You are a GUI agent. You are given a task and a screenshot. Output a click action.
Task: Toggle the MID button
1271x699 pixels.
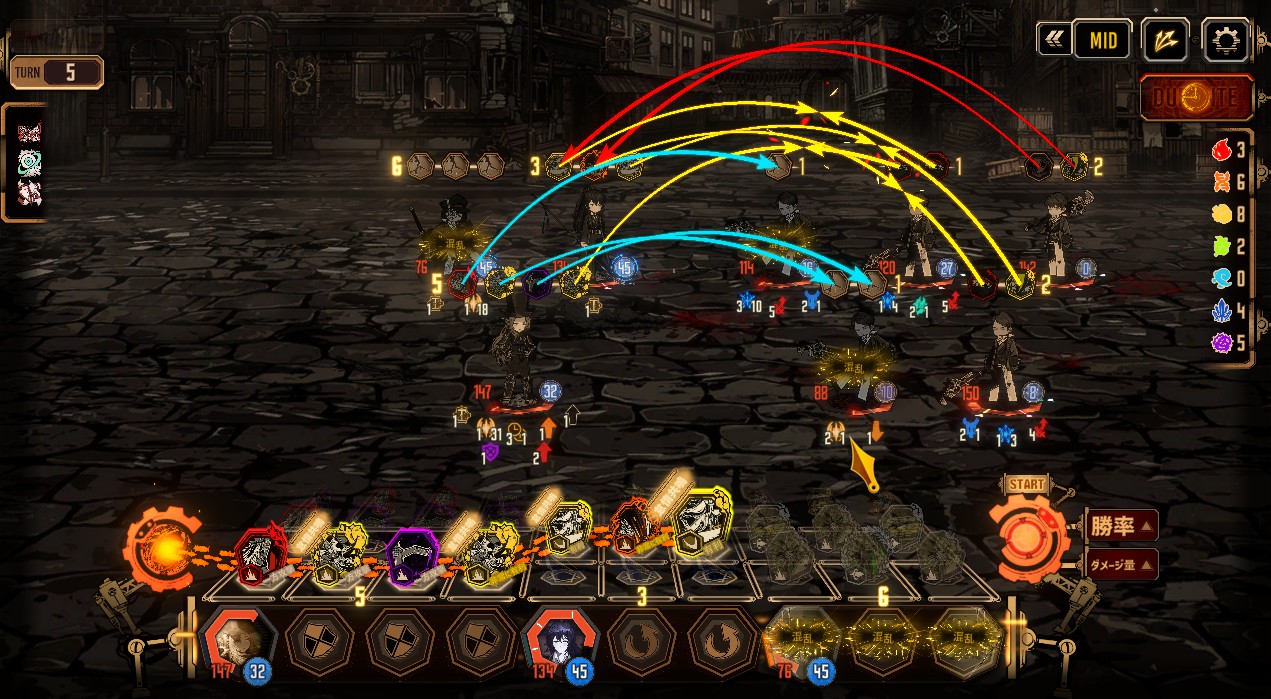1102,41
